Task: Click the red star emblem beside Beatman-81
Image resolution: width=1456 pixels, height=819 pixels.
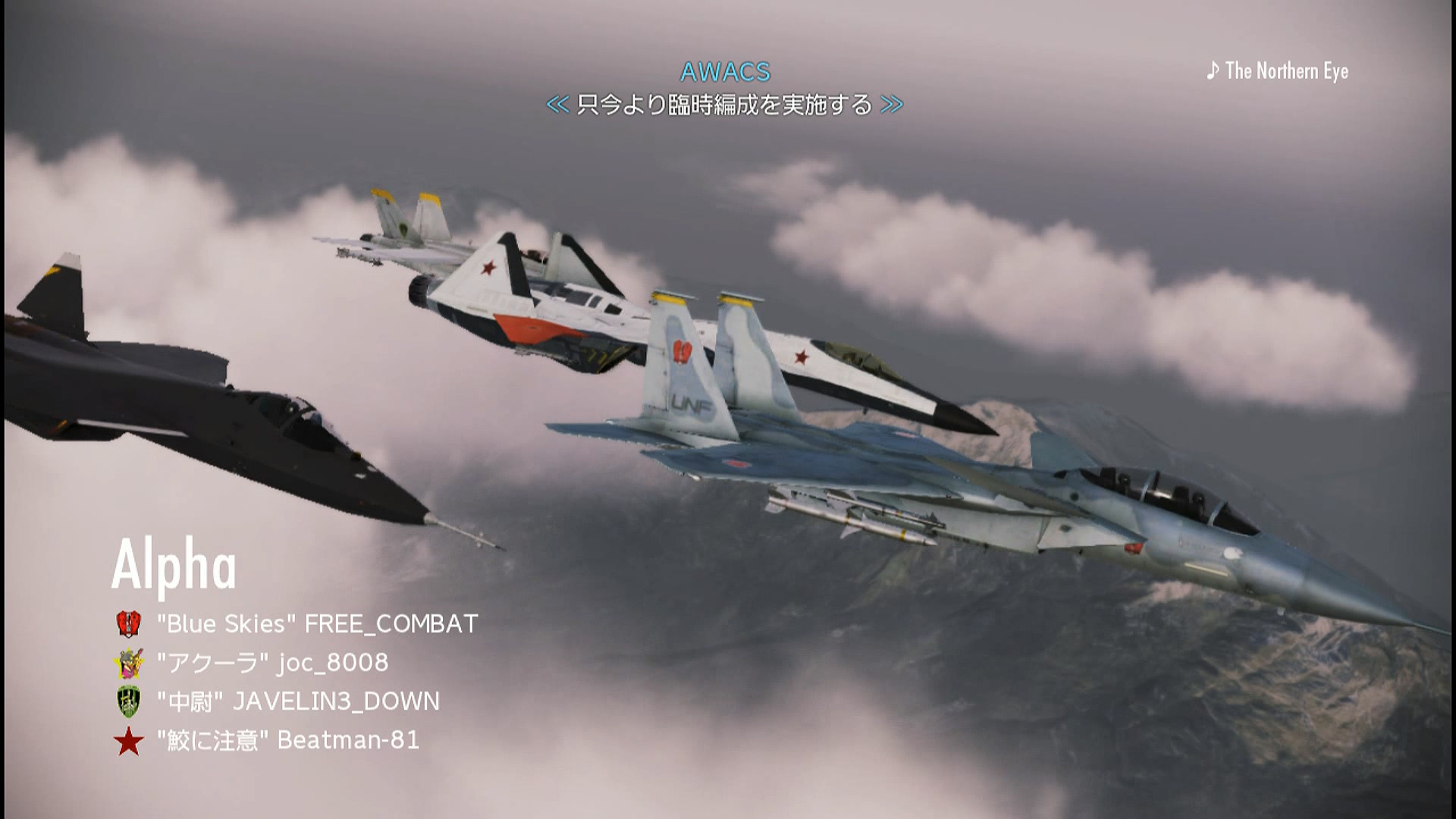Action: [129, 741]
